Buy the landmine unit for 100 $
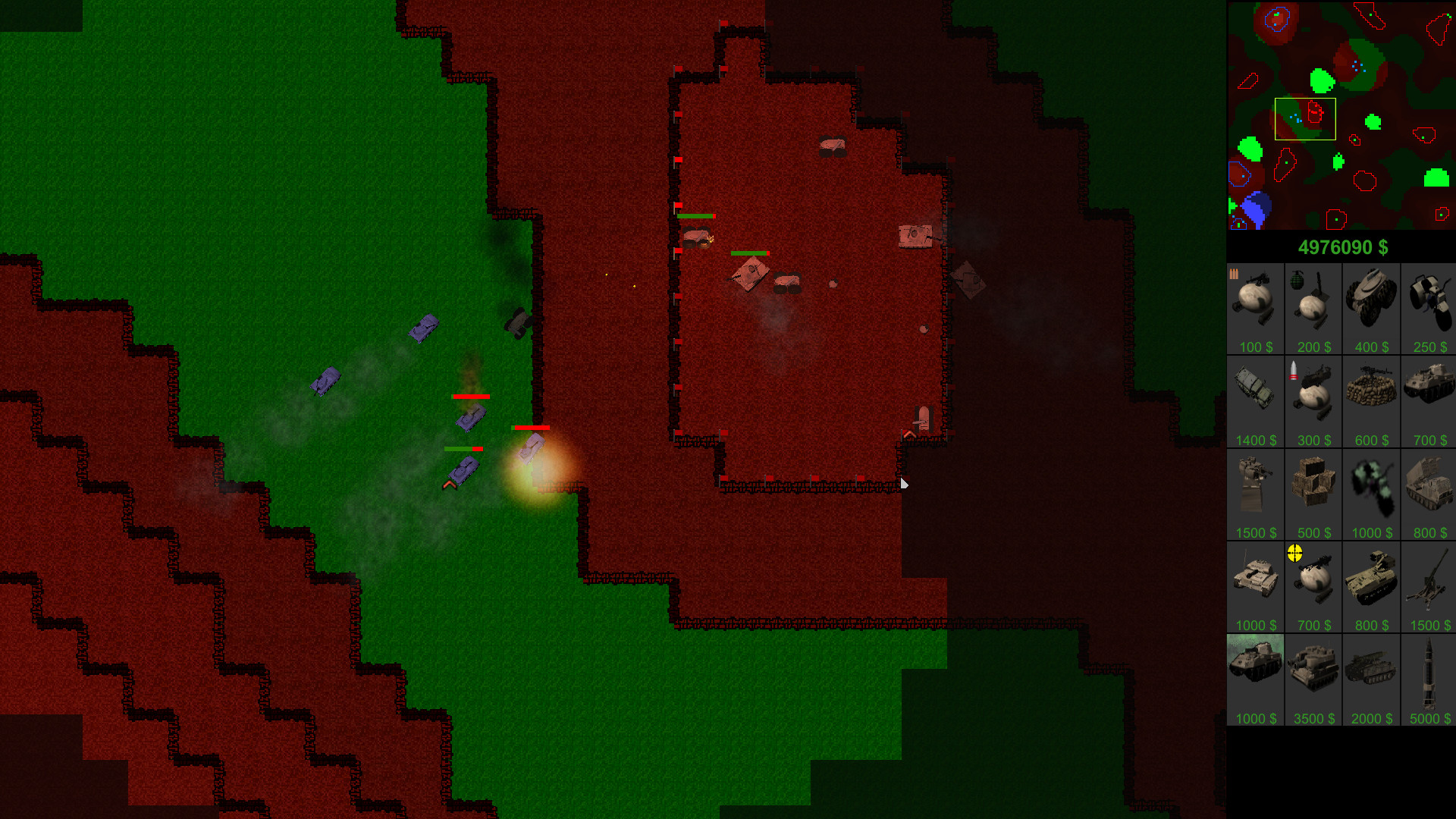This screenshot has height=819, width=1456. [x=1255, y=303]
